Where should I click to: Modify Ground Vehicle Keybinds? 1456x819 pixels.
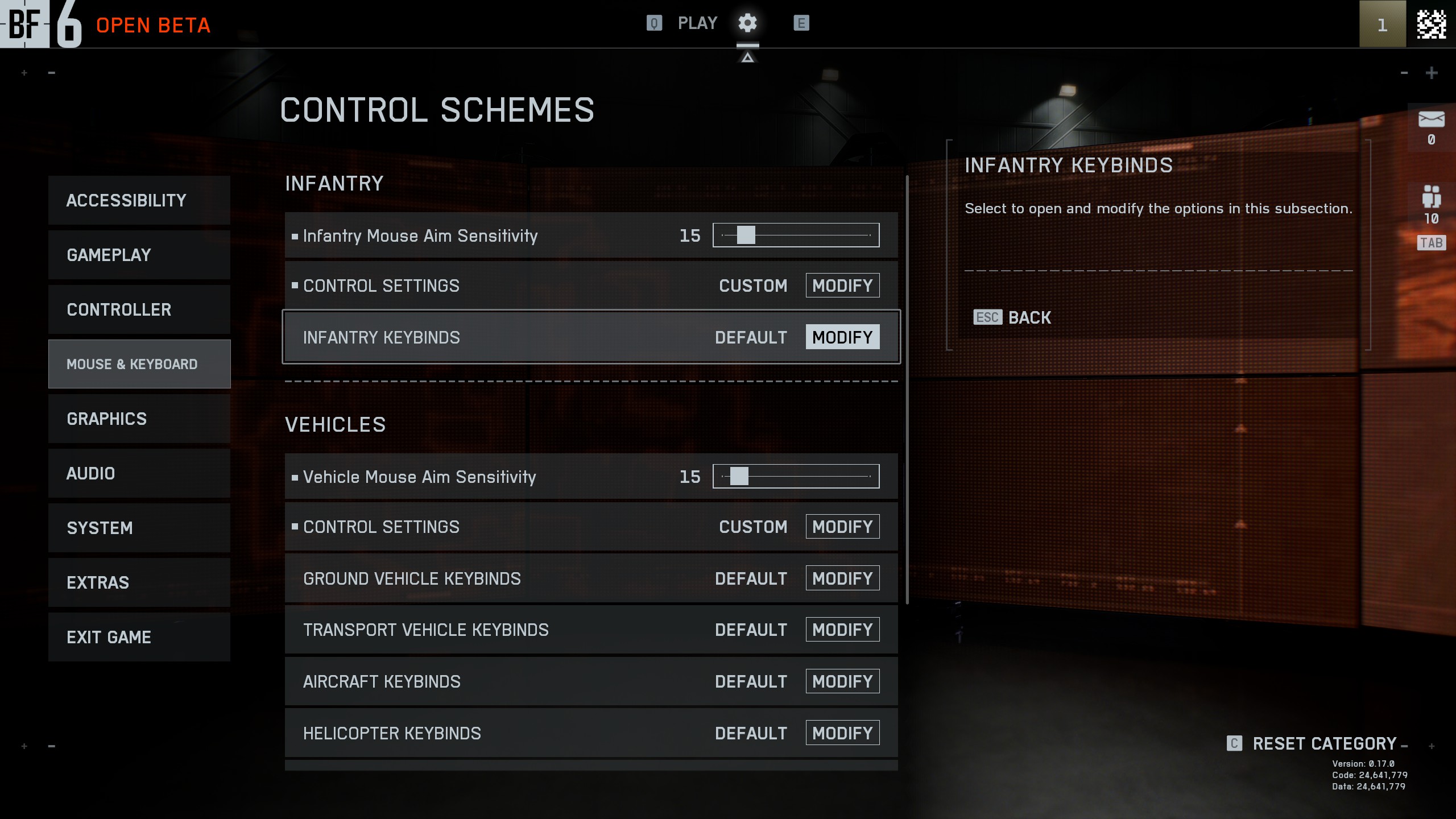click(x=842, y=578)
